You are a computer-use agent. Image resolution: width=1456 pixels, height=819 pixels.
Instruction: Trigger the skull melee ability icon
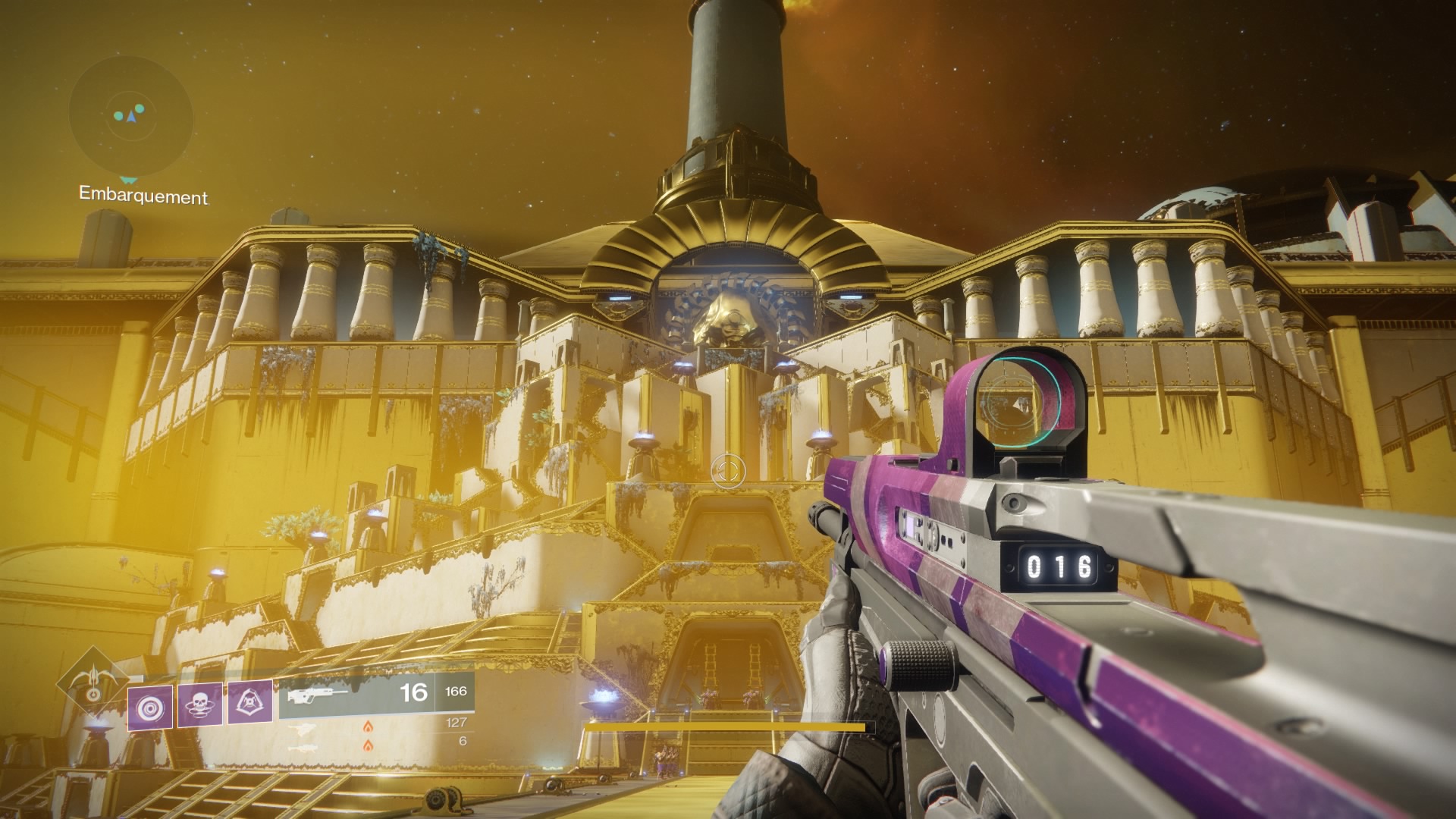coord(200,705)
